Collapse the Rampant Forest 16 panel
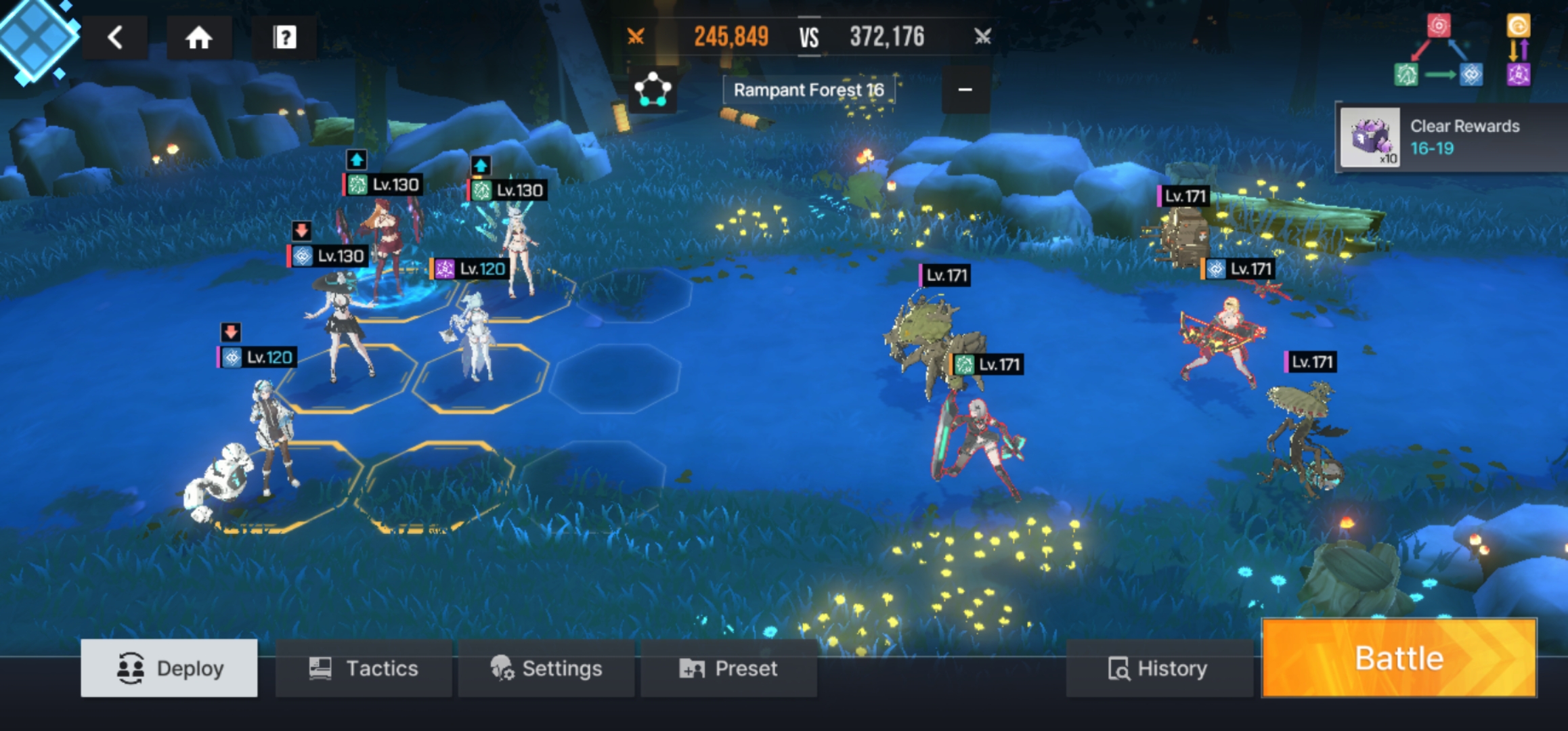Screen dimensions: 1568x731 pos(965,89)
